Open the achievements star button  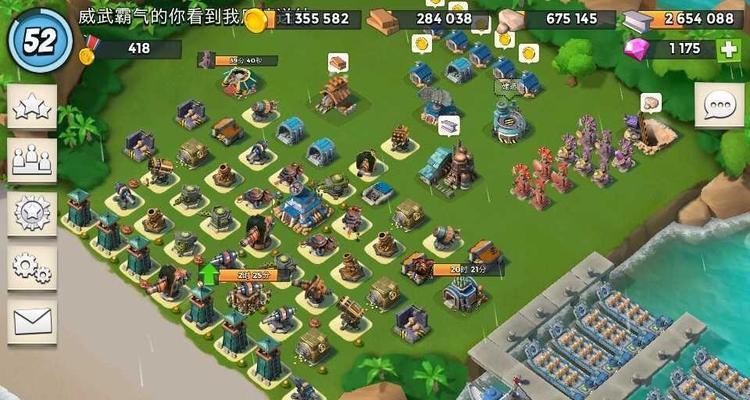(x=32, y=106)
